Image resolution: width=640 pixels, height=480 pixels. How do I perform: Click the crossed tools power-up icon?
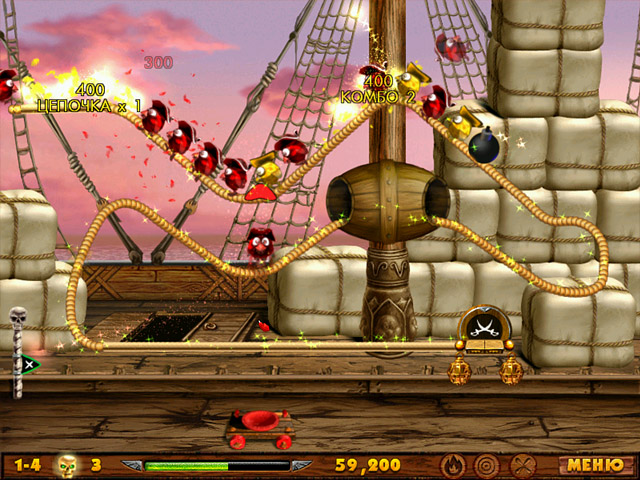tap(523, 465)
